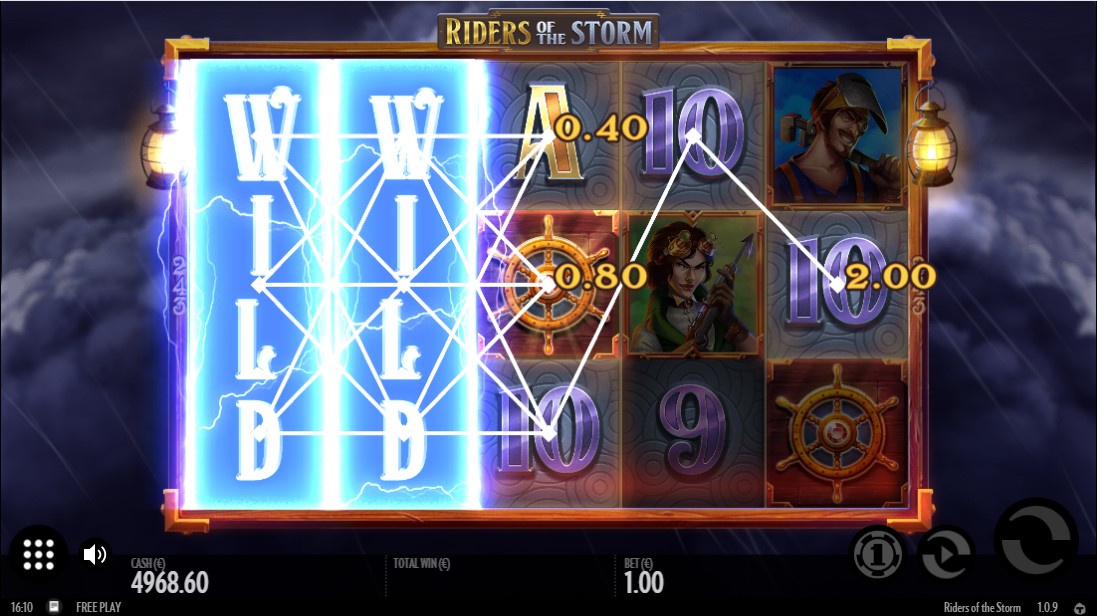
Task: Open the bet chip selector
Action: 877,553
